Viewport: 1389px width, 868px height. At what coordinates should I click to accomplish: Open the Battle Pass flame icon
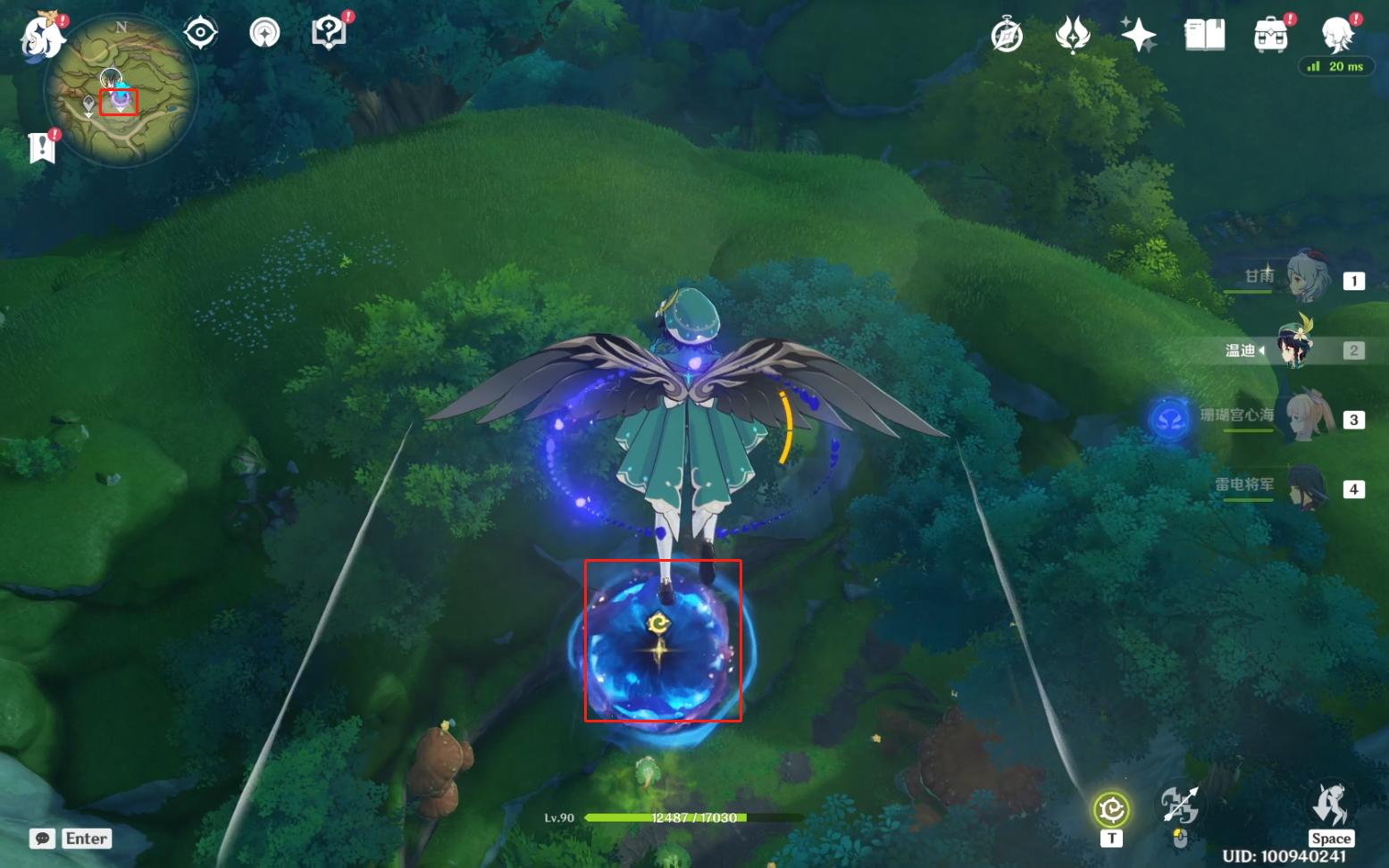pos(1073,36)
